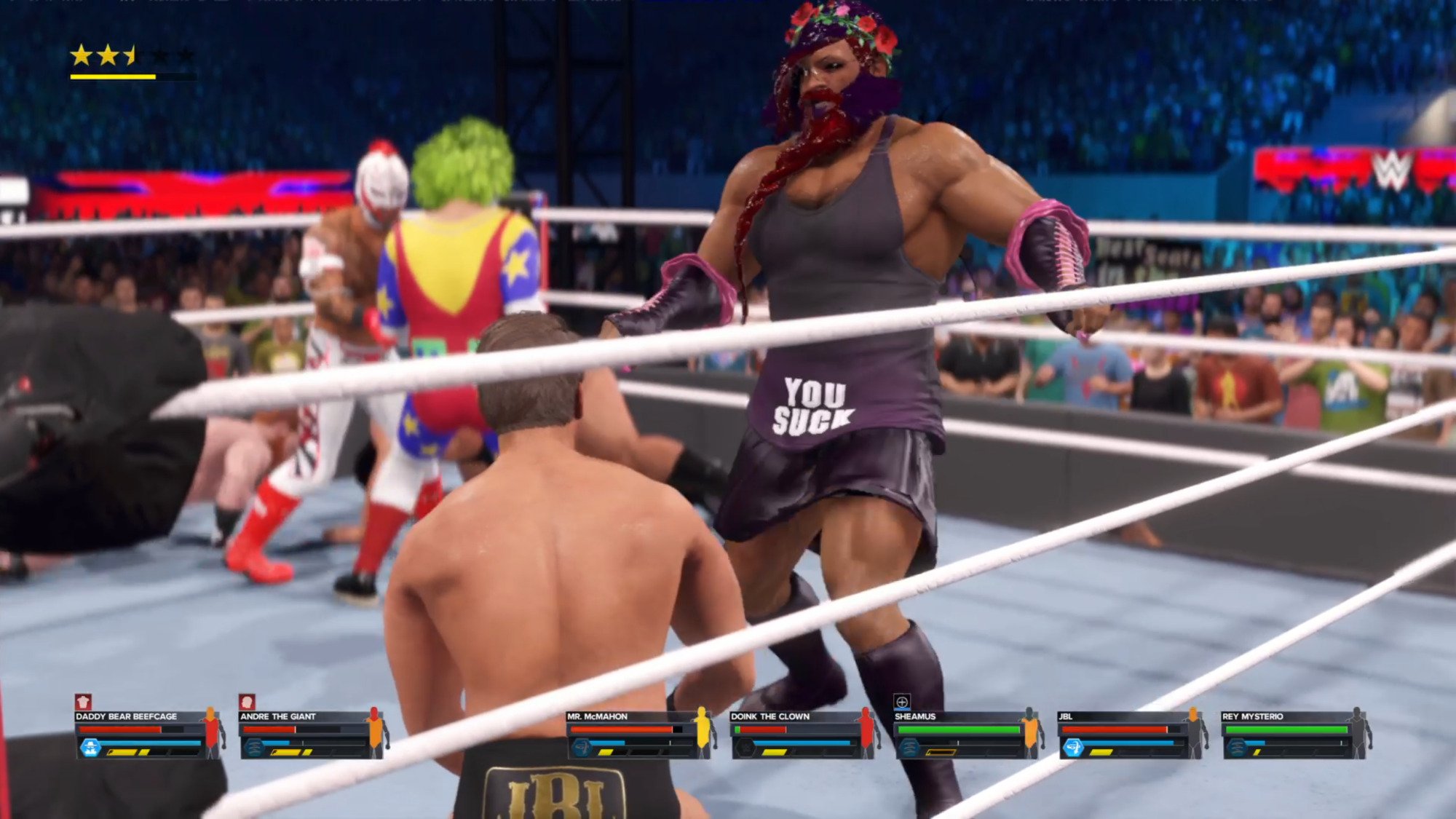Click Rey Mysterio's dimmed payback hexagon
1456x819 pixels.
coord(1236,748)
